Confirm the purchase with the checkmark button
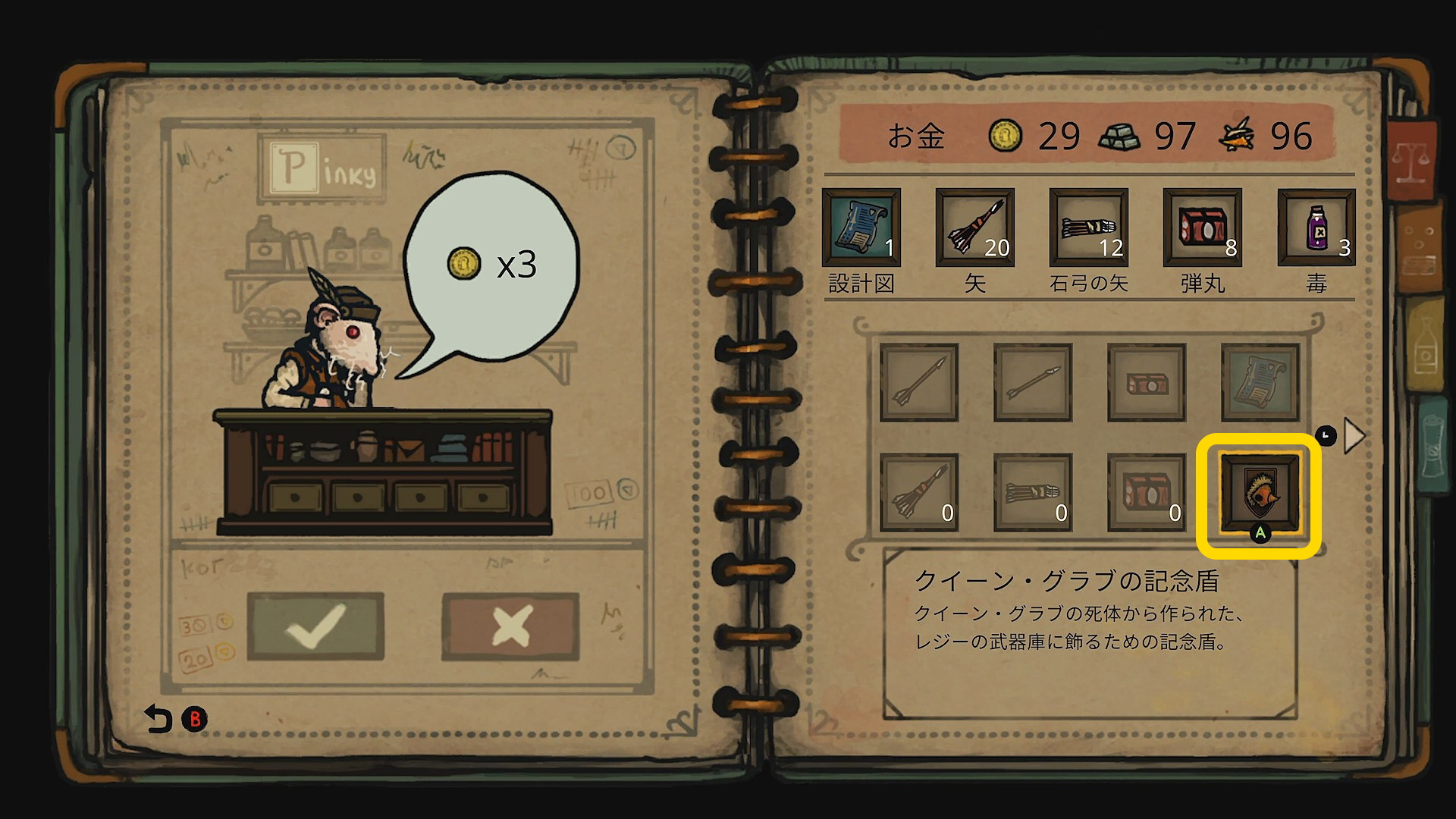Viewport: 1456px width, 819px height. [x=315, y=626]
